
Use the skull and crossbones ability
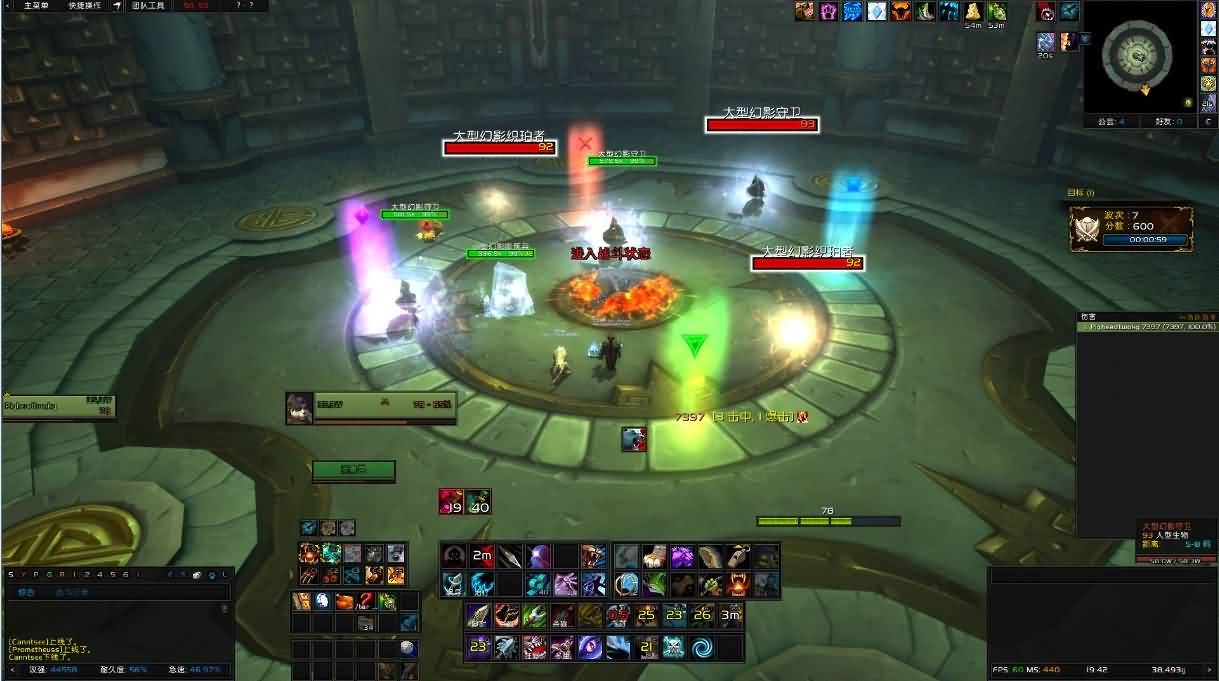click(674, 647)
